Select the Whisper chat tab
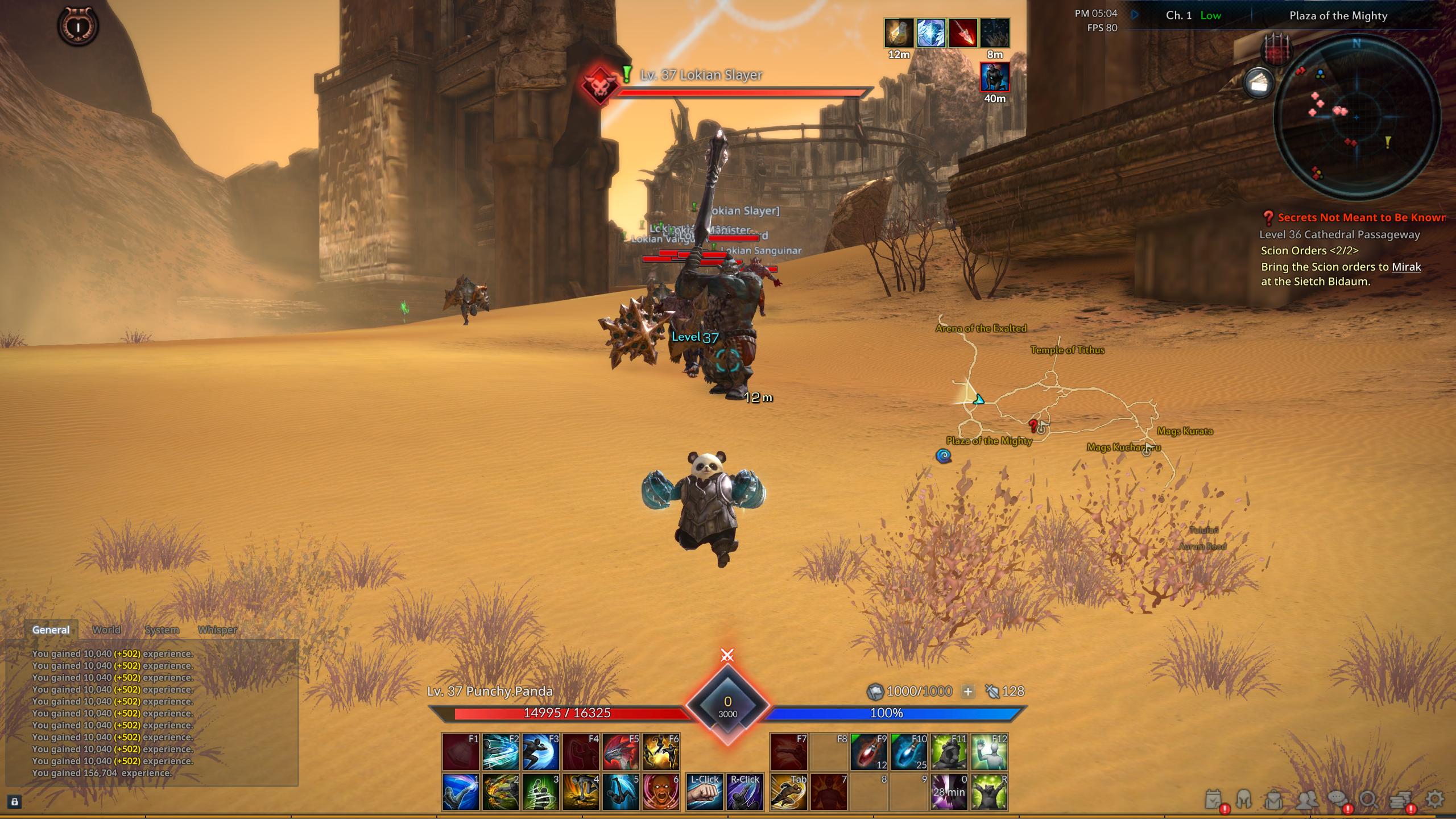The width and height of the screenshot is (1456, 819). click(x=217, y=630)
